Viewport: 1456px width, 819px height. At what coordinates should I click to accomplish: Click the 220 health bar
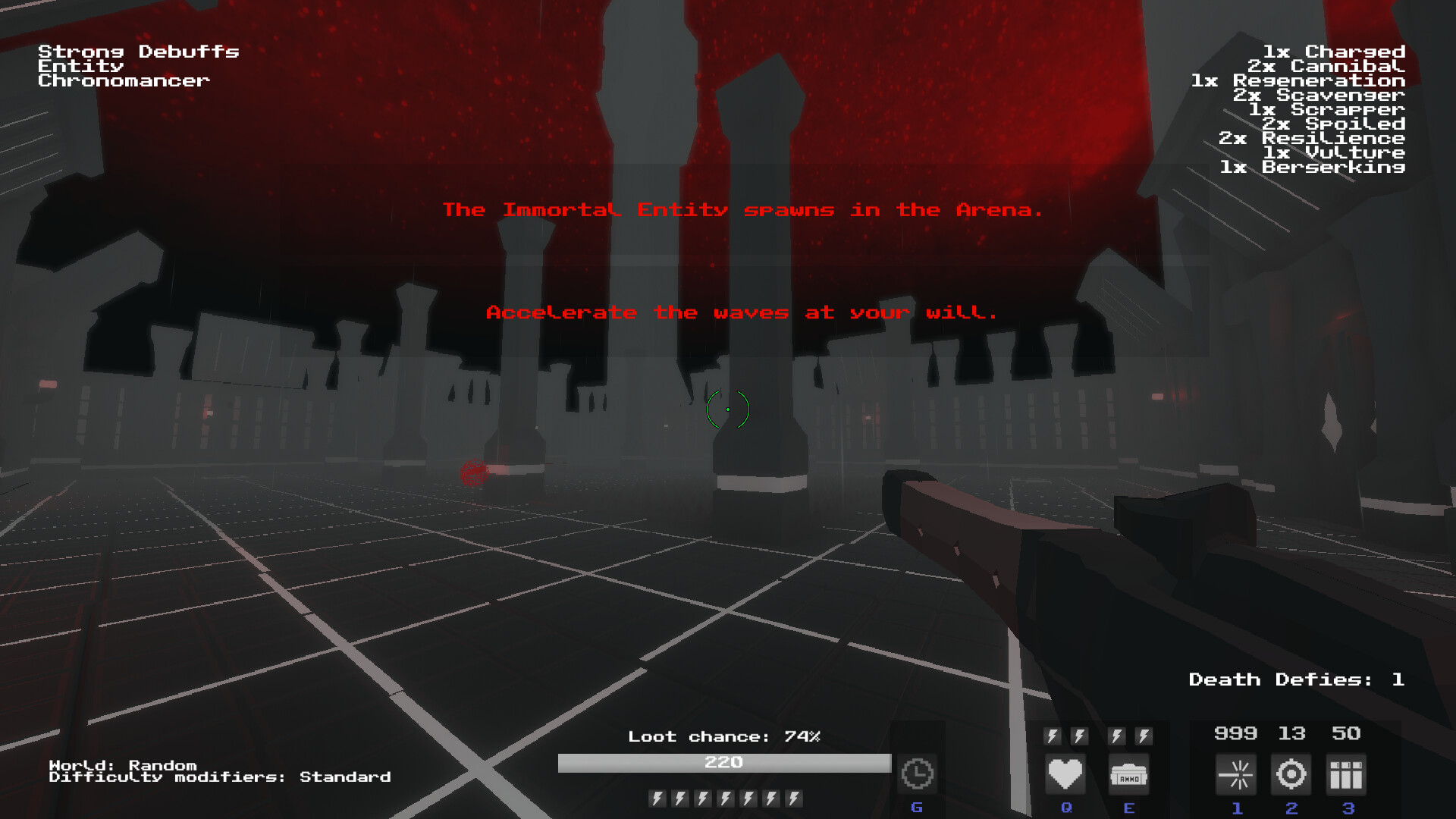click(724, 763)
